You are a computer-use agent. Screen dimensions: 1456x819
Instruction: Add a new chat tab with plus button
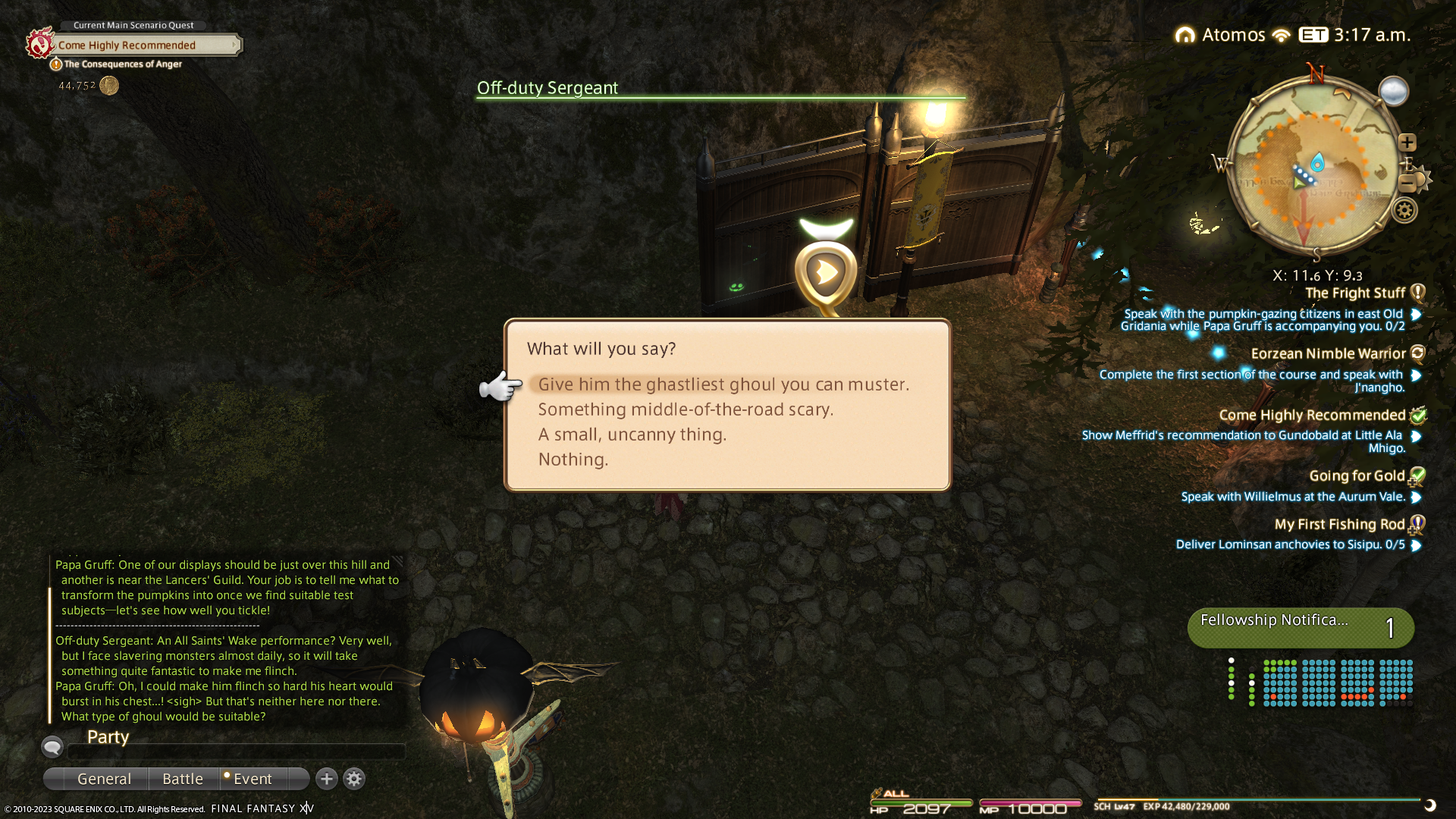[x=327, y=779]
